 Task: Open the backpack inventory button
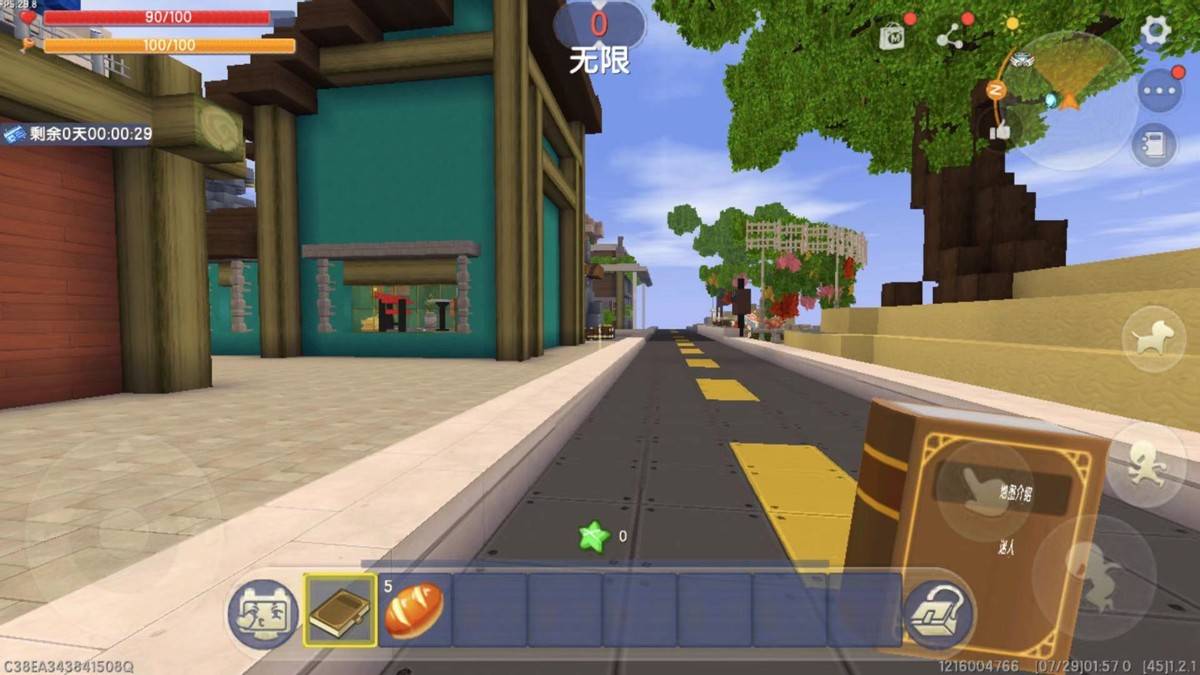[x=938, y=613]
